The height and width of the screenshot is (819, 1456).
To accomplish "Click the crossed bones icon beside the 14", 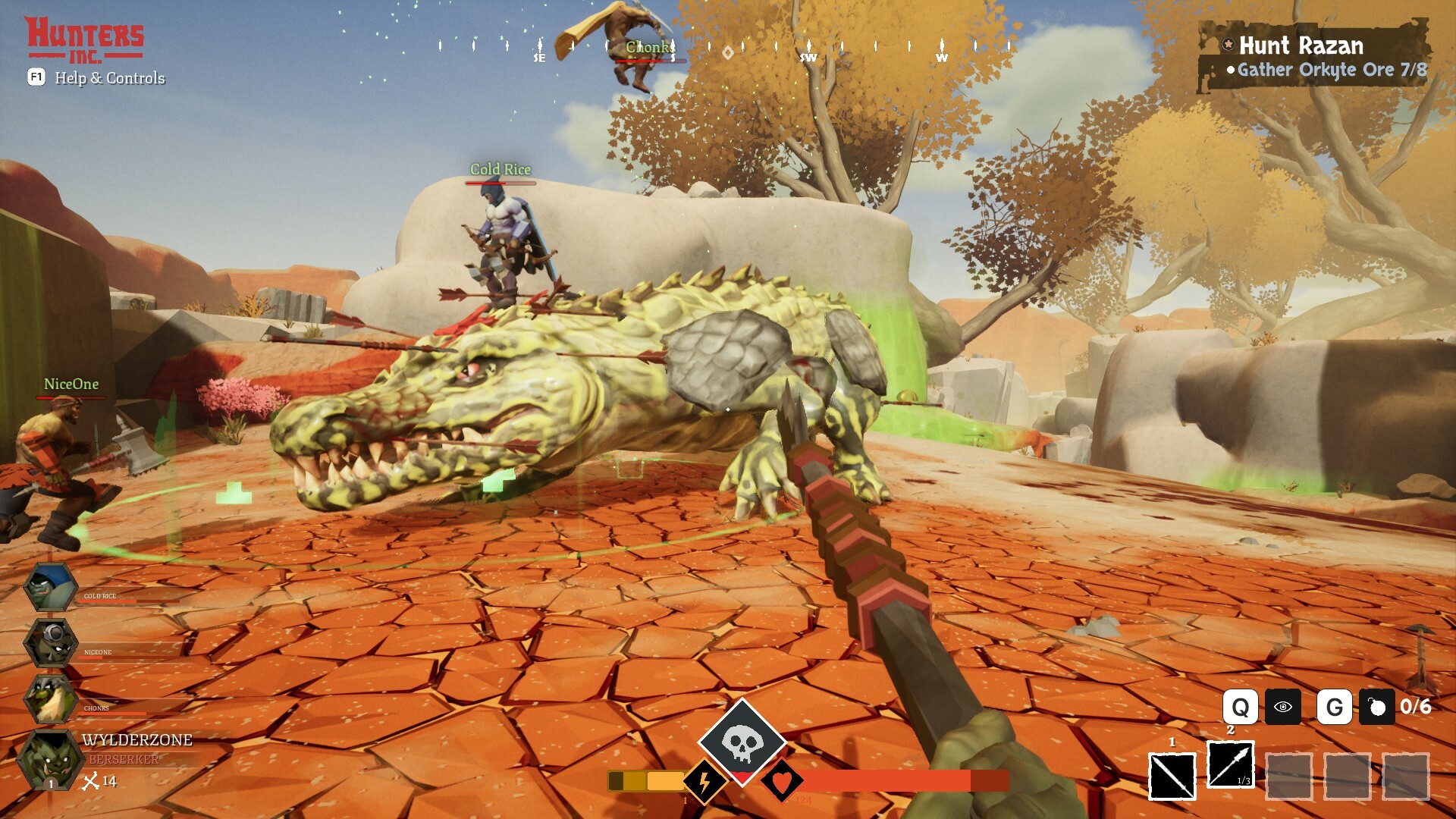I will (x=90, y=780).
